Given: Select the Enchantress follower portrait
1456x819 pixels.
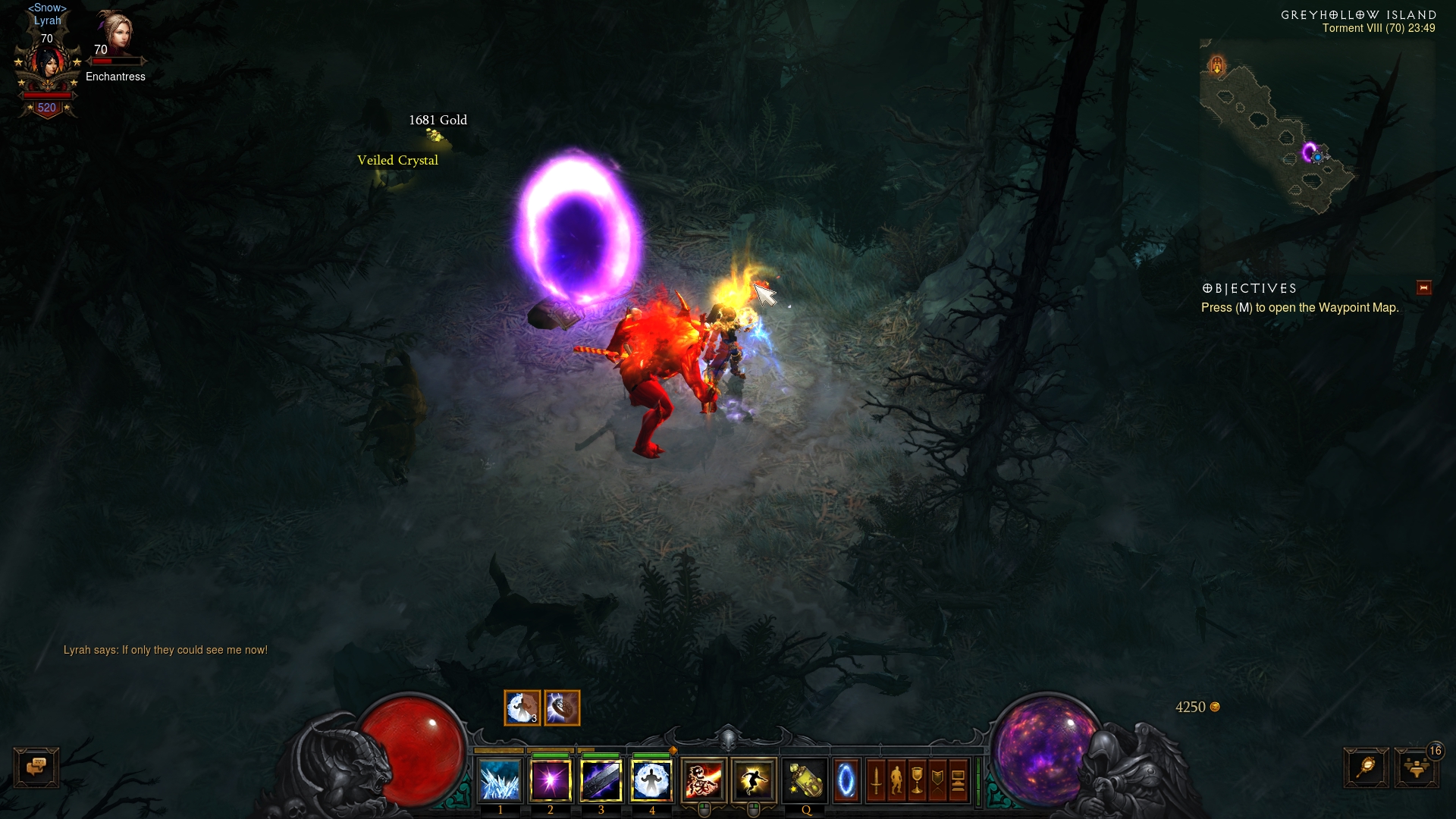Looking at the screenshot, I should [x=115, y=33].
